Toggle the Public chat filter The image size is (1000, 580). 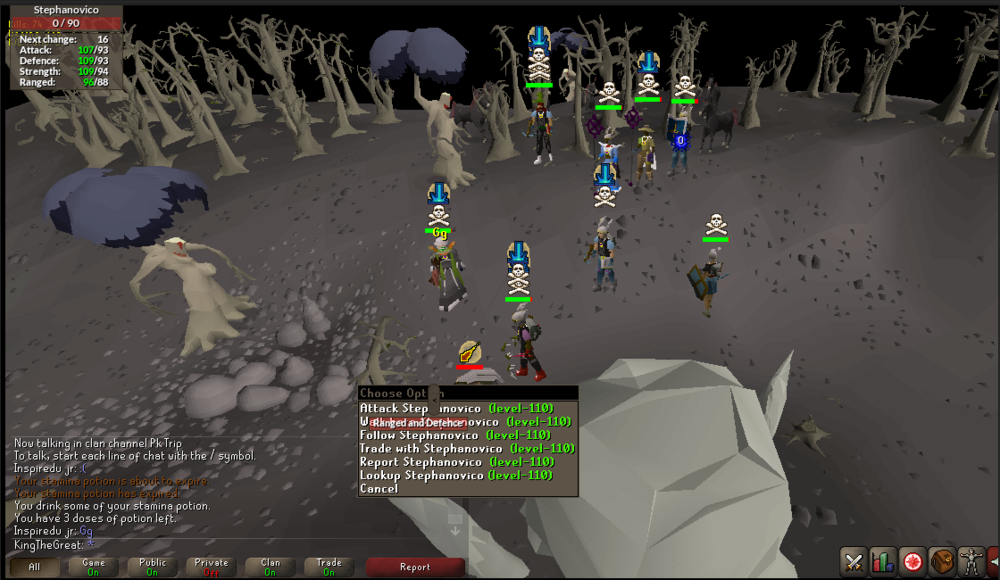(152, 567)
